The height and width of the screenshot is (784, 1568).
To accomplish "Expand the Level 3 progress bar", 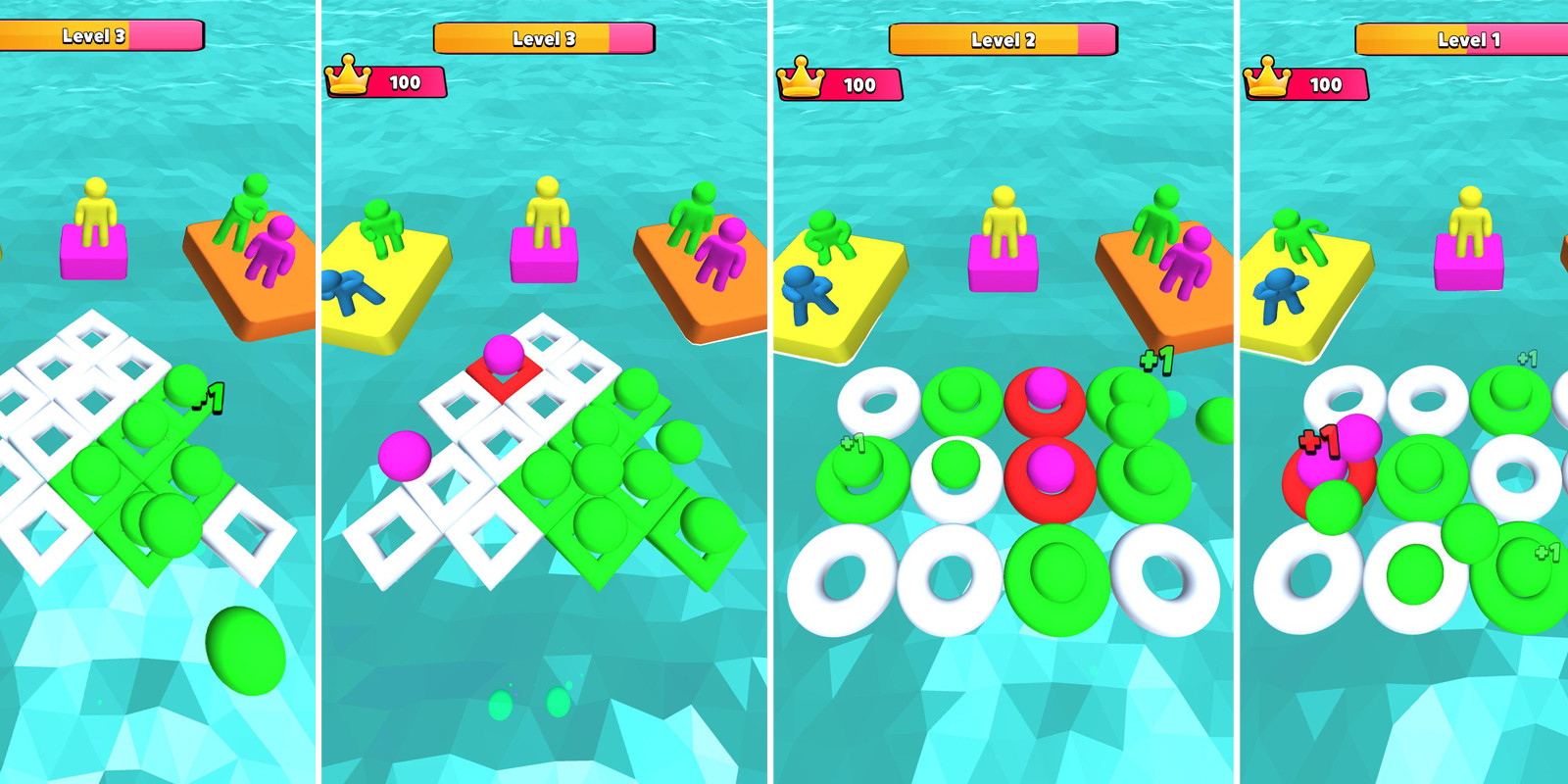I will pyautogui.click(x=542, y=35).
